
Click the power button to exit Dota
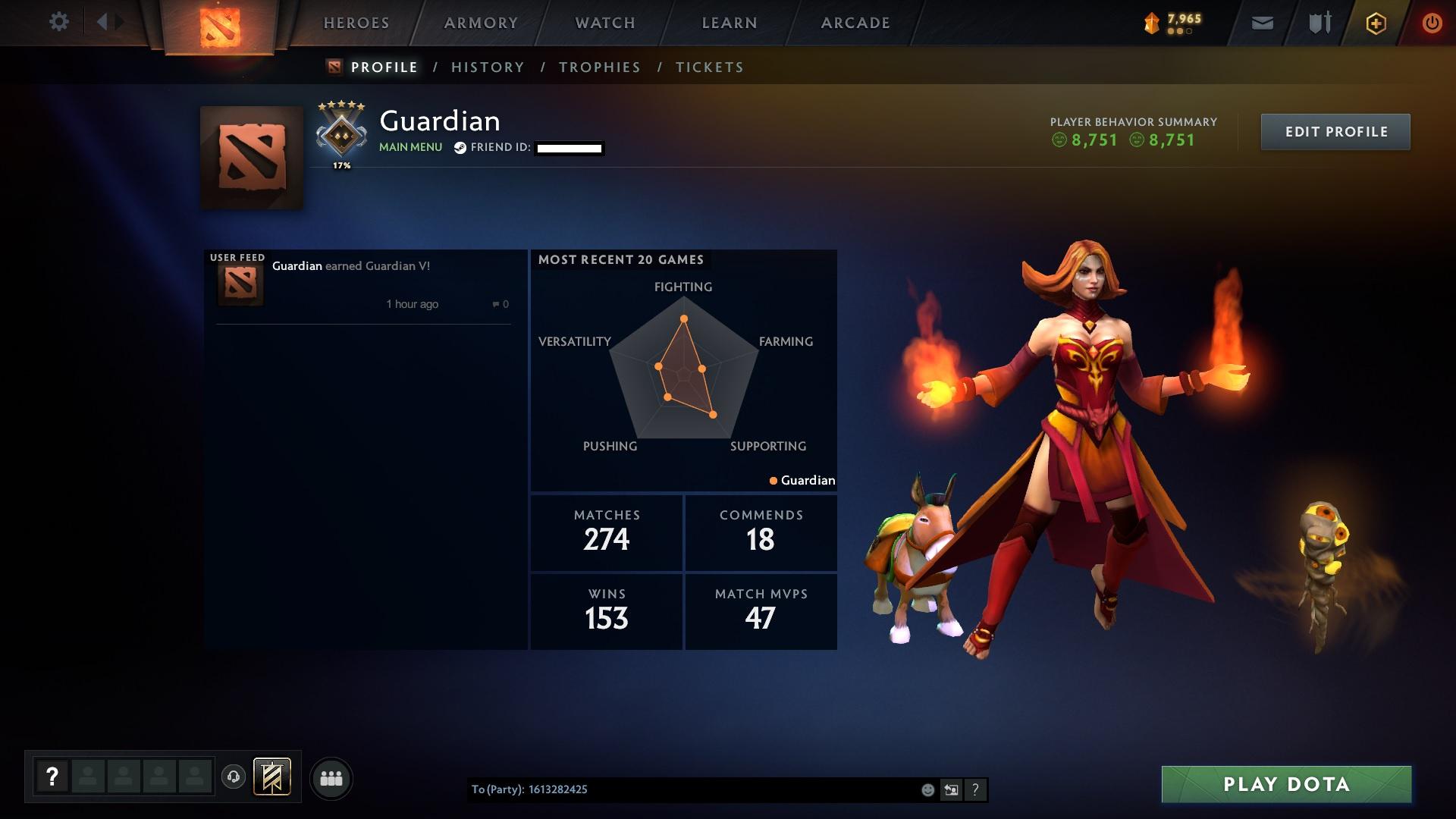pyautogui.click(x=1430, y=23)
